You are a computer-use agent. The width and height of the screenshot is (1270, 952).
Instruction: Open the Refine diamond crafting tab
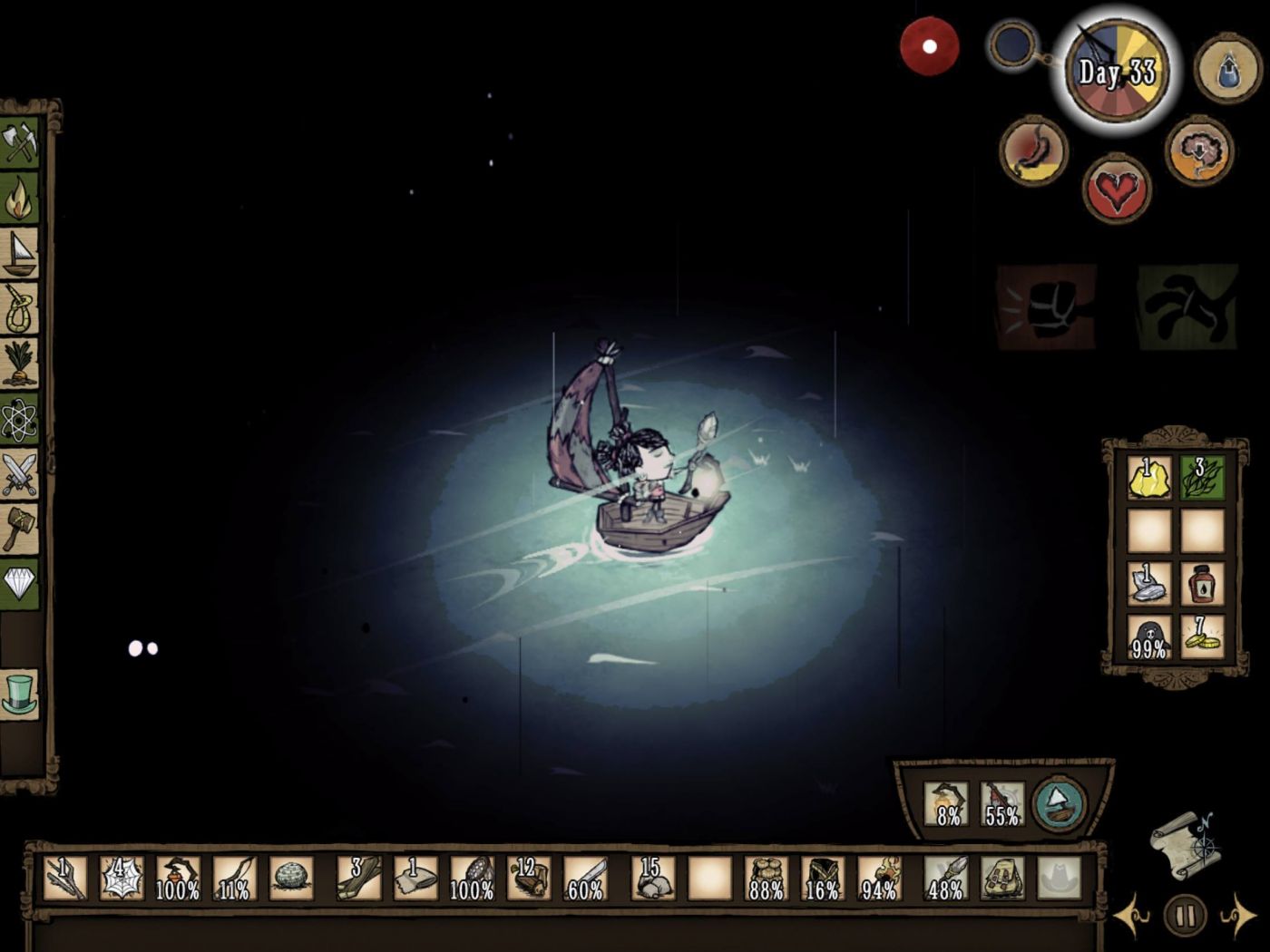pyautogui.click(x=19, y=583)
